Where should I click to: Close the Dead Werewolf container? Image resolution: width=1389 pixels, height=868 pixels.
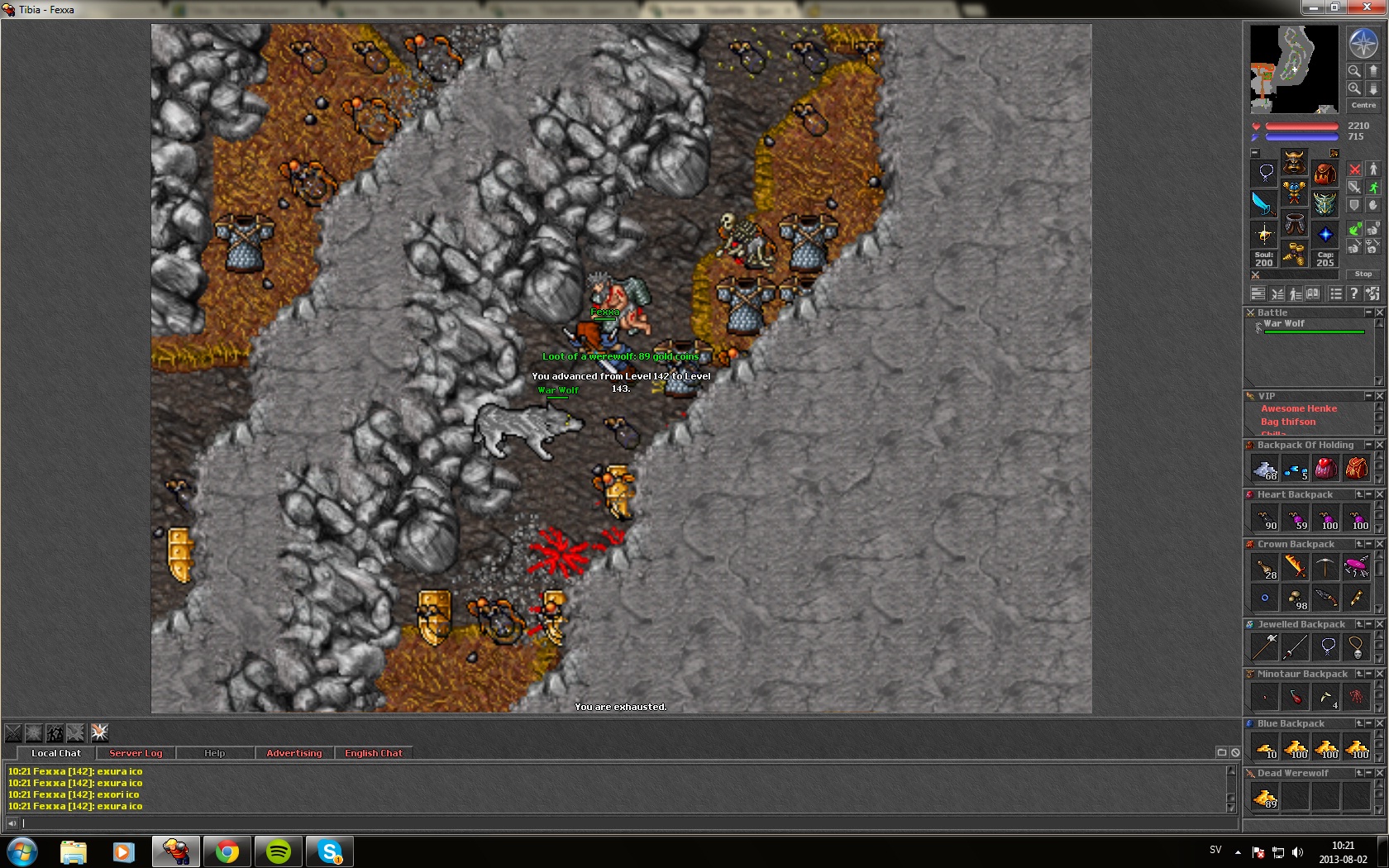click(1379, 773)
